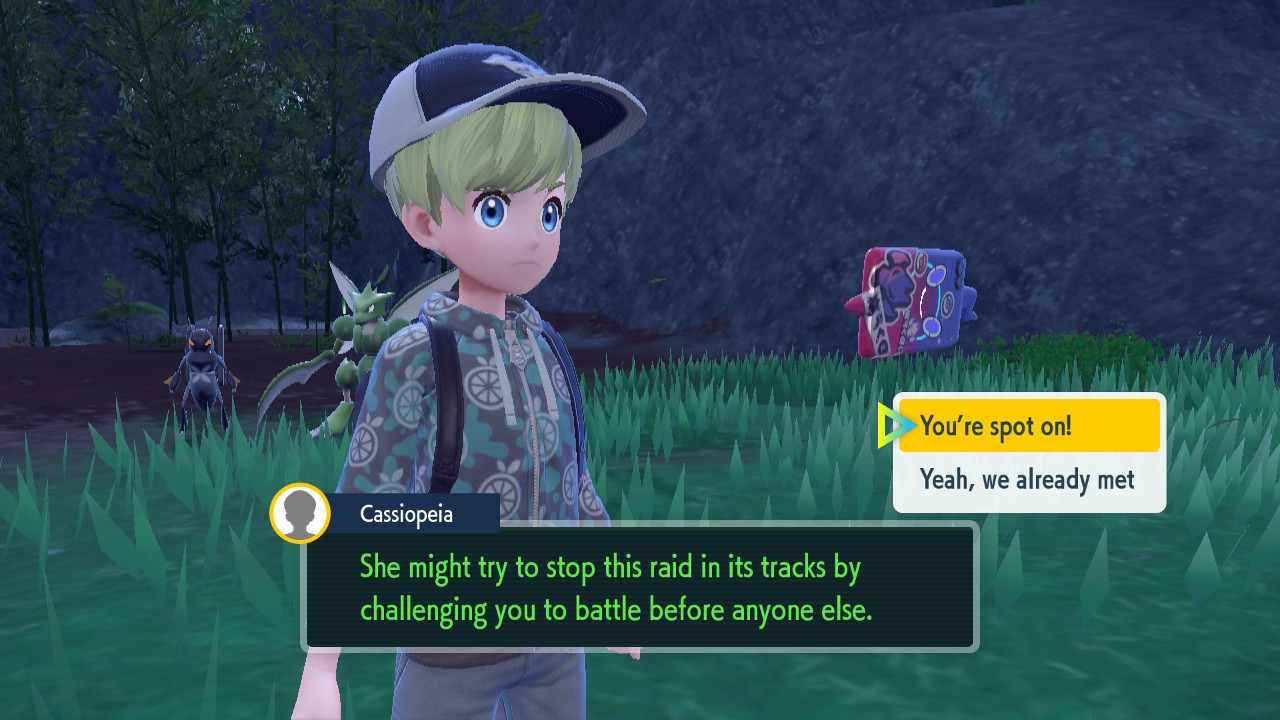Choose the "You're spot on!" reply

click(1029, 426)
